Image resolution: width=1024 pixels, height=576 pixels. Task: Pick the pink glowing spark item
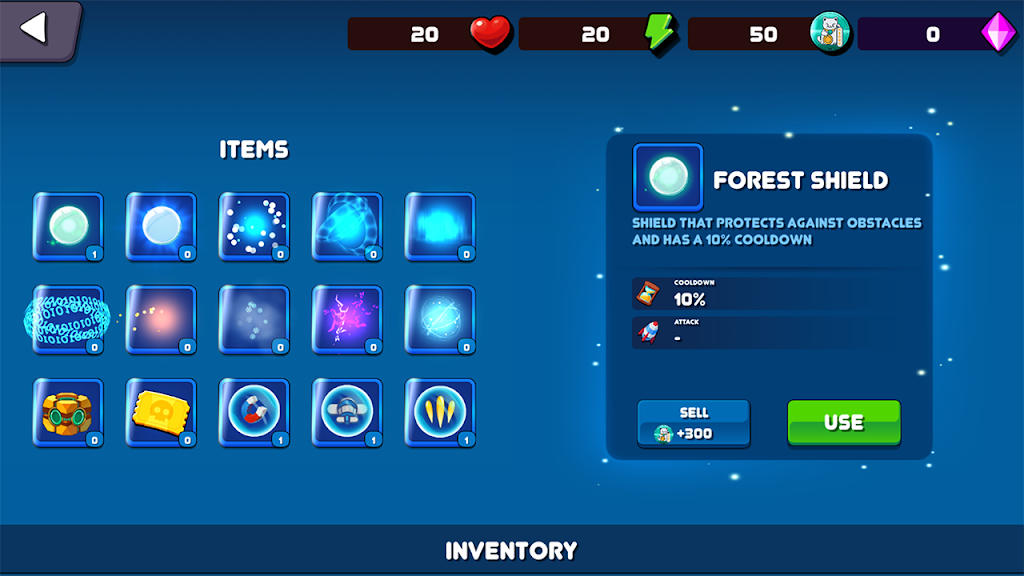161,319
